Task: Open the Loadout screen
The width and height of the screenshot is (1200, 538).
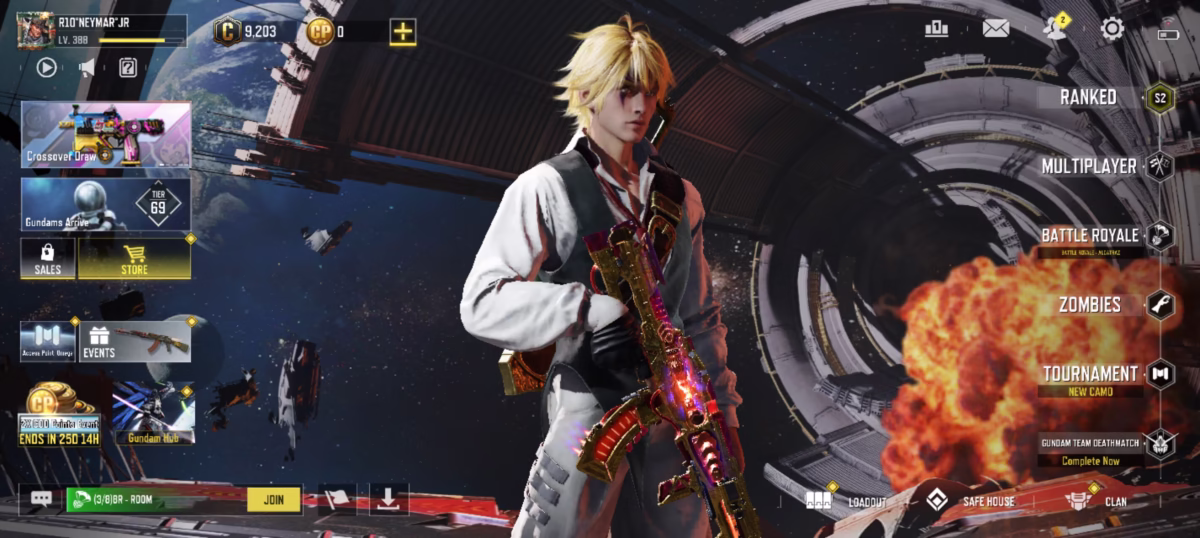Action: coord(846,500)
